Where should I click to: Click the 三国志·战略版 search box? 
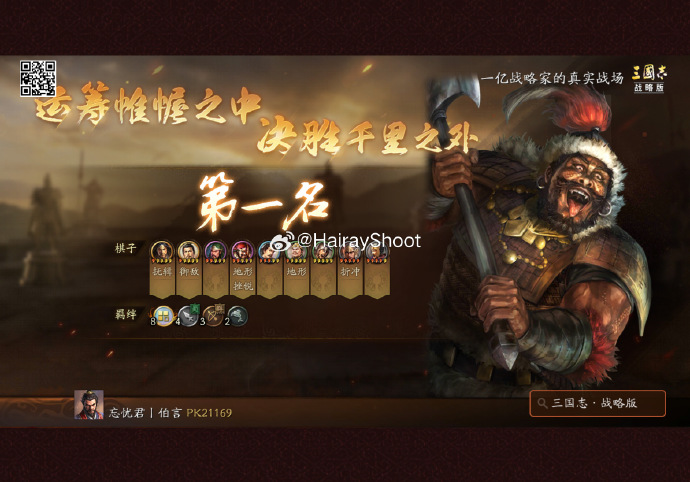click(x=597, y=403)
